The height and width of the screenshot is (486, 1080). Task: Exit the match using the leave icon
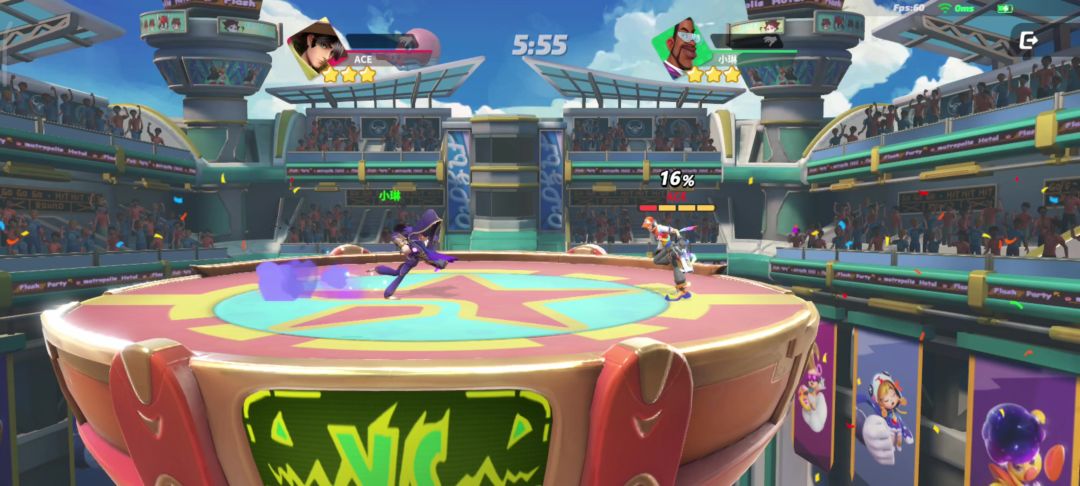tap(1027, 41)
